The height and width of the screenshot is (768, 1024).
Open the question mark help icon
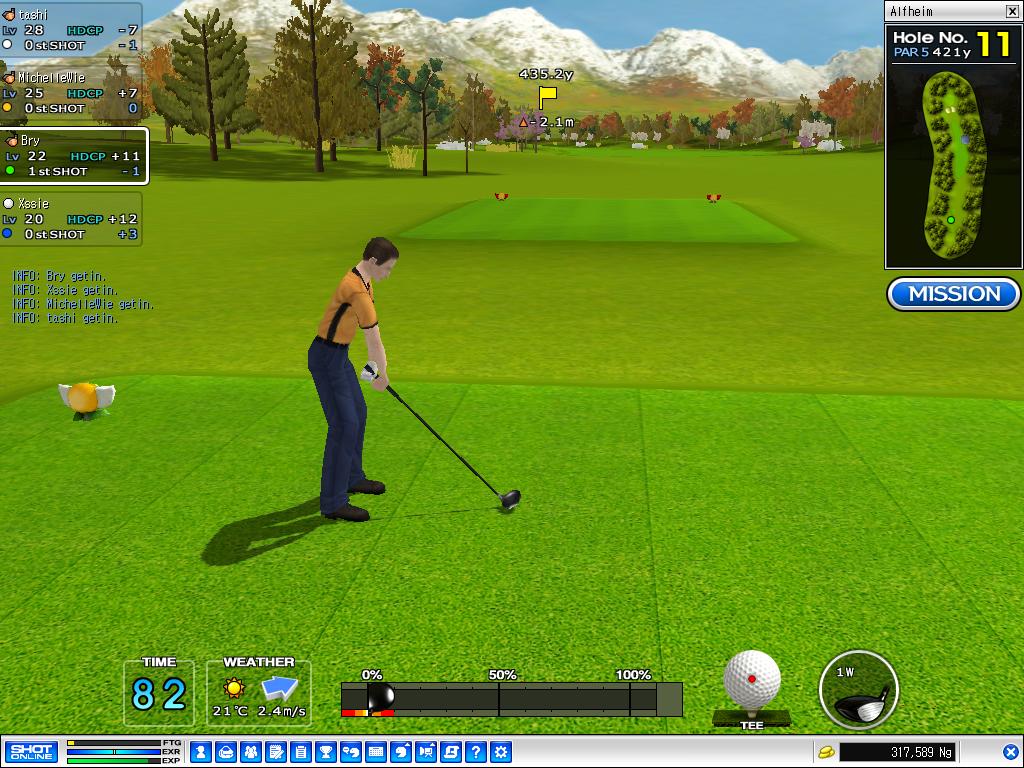[476, 751]
